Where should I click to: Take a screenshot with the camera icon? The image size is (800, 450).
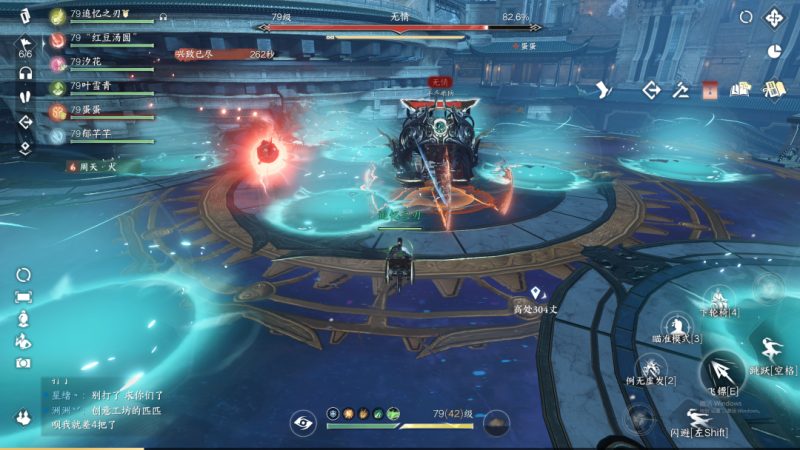click(23, 362)
